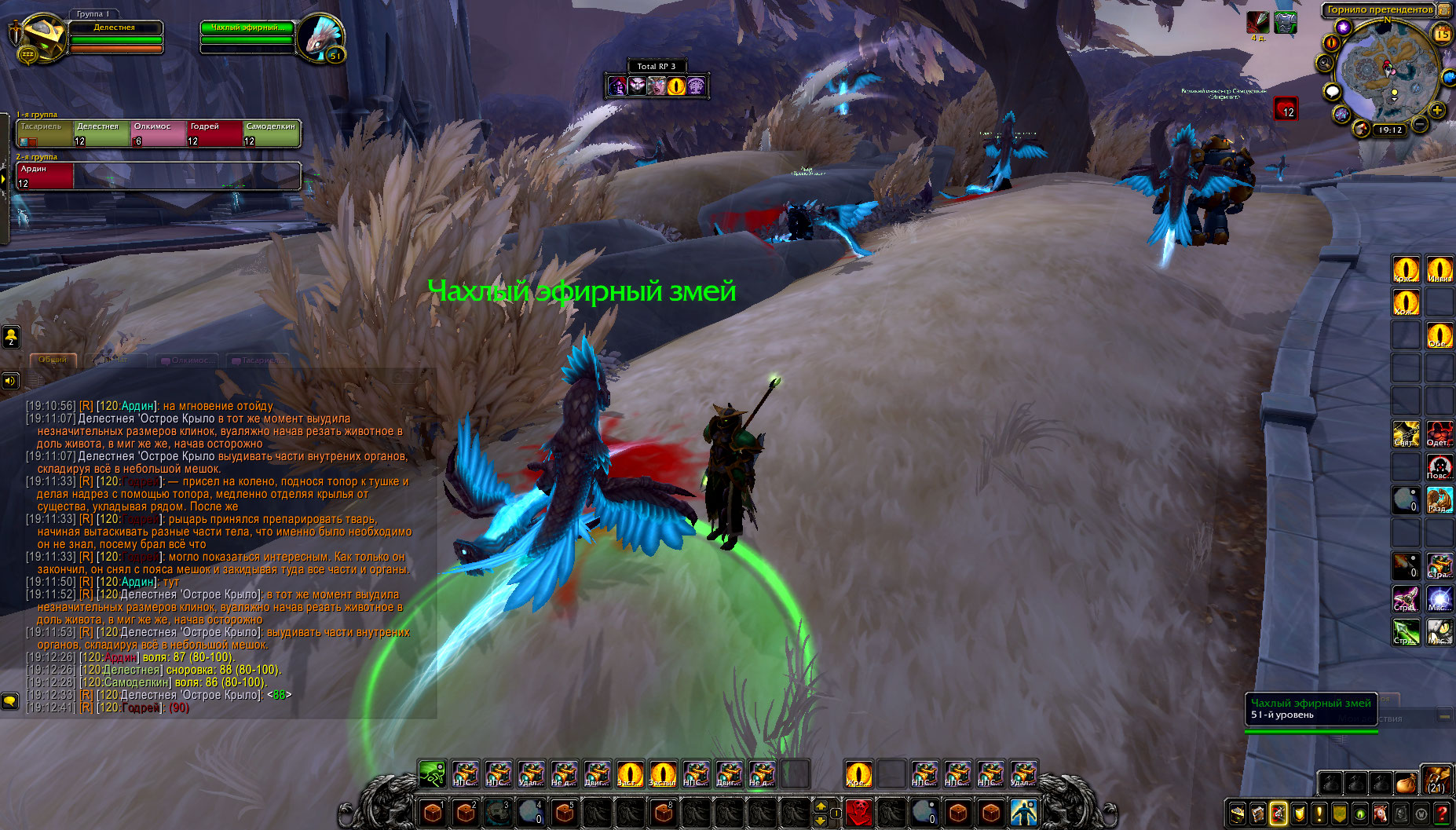Use the green running figure macro button
1456x830 pixels.
(x=432, y=774)
